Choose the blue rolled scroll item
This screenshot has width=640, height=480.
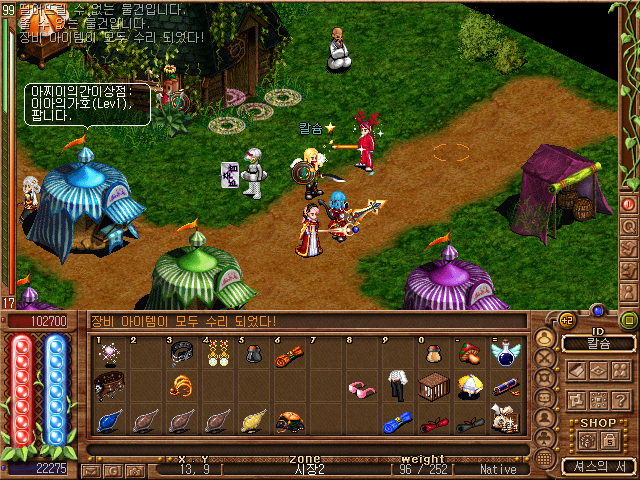397,423
